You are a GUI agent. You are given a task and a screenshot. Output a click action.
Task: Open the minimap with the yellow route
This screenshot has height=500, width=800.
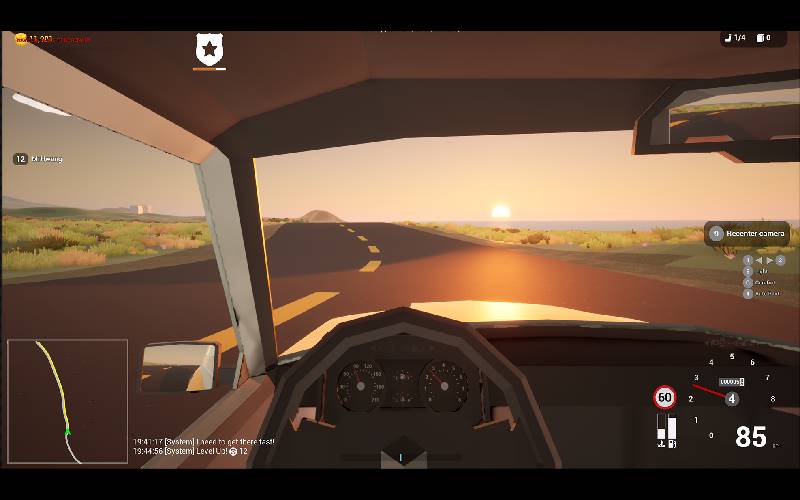[x=67, y=401]
